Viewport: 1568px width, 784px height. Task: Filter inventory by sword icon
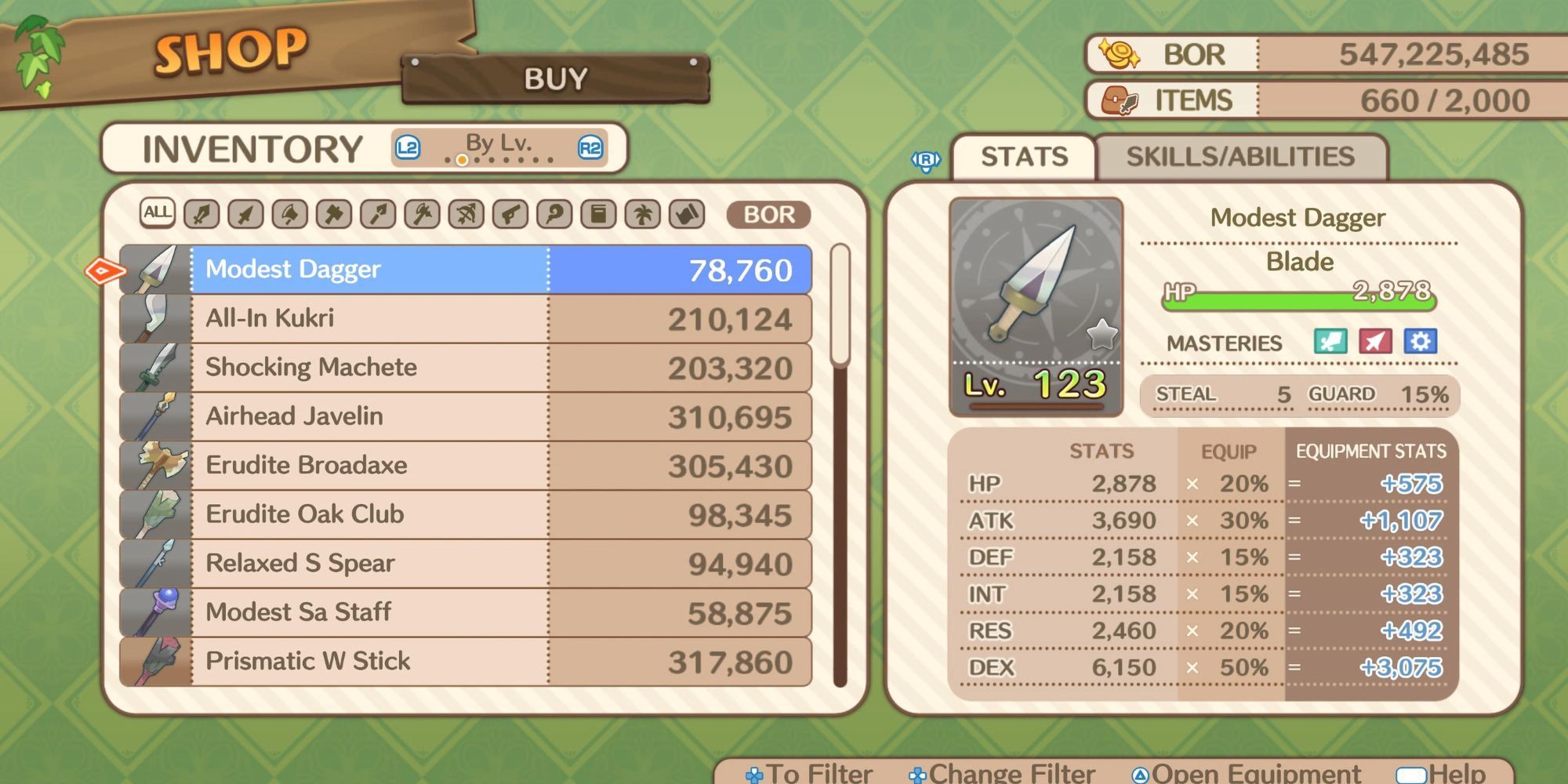201,214
